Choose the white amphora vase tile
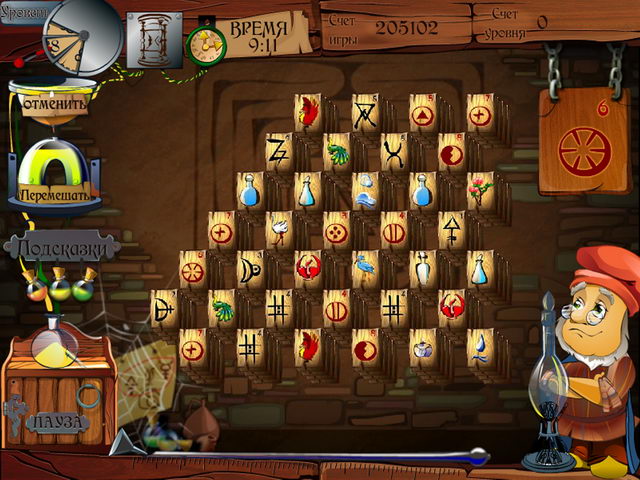640x480 pixels. 423,268
